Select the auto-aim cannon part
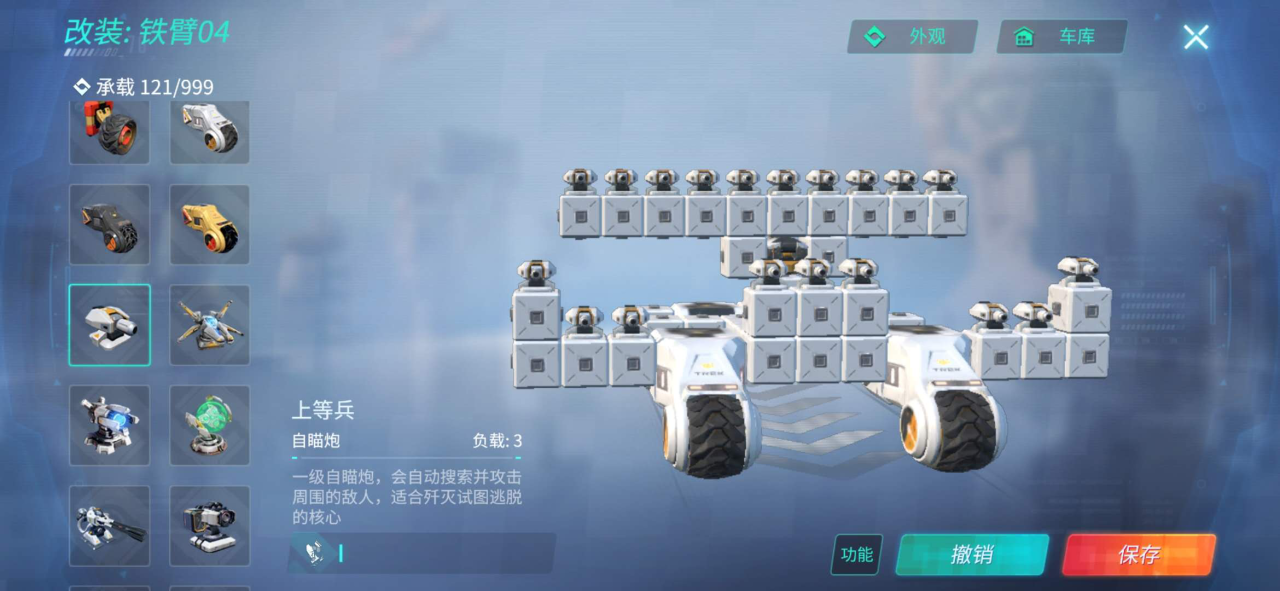 [x=109, y=325]
